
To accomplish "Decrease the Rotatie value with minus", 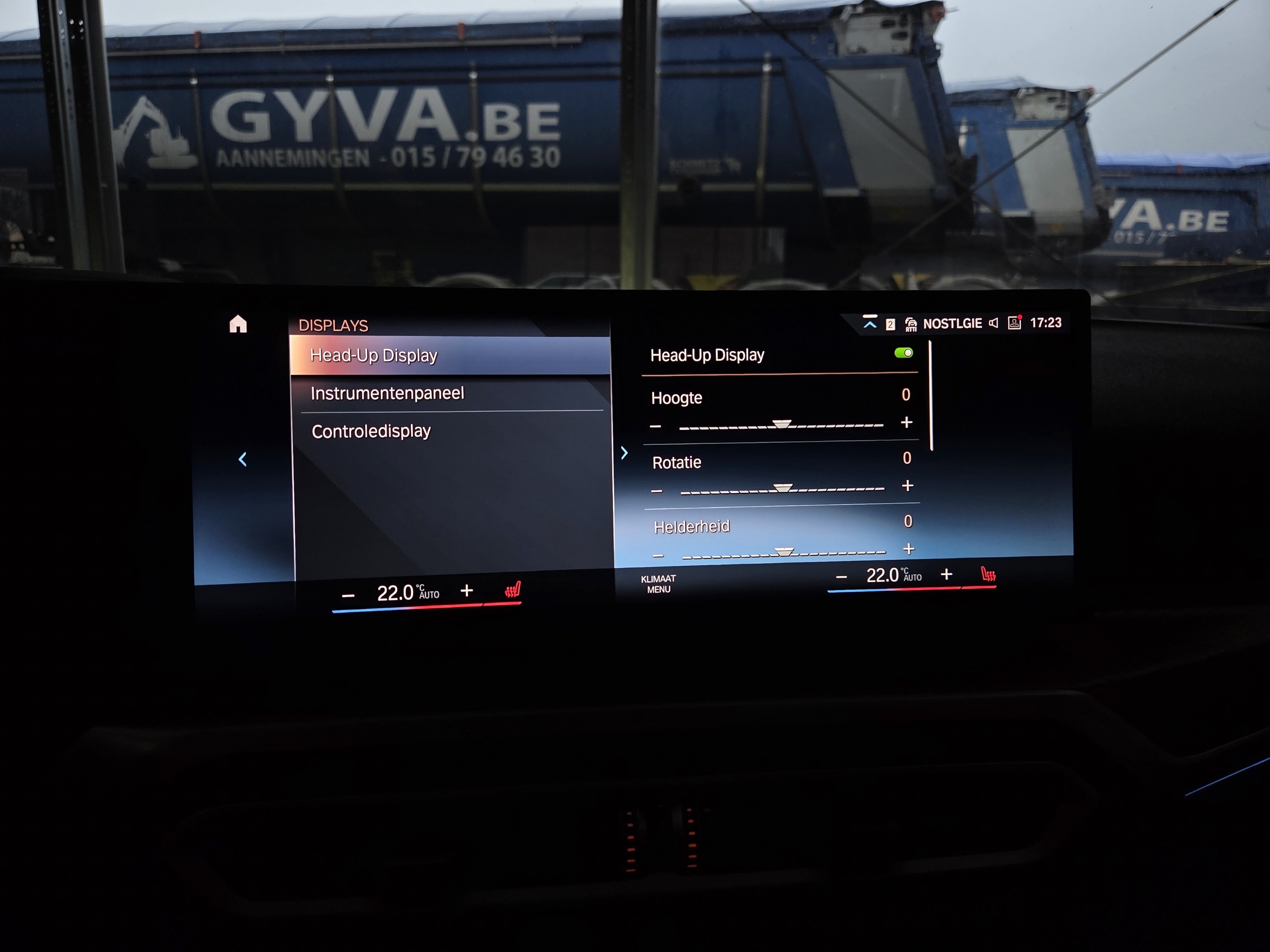I will [x=657, y=491].
